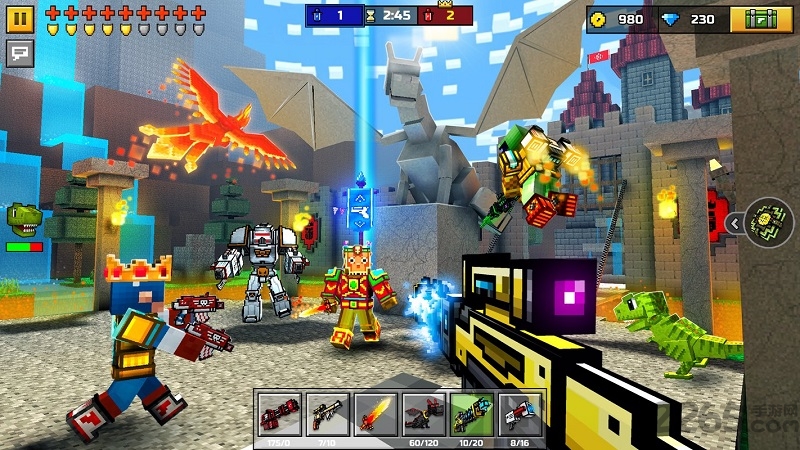
Task: Open the chat speech bubble
Action: 20,51
